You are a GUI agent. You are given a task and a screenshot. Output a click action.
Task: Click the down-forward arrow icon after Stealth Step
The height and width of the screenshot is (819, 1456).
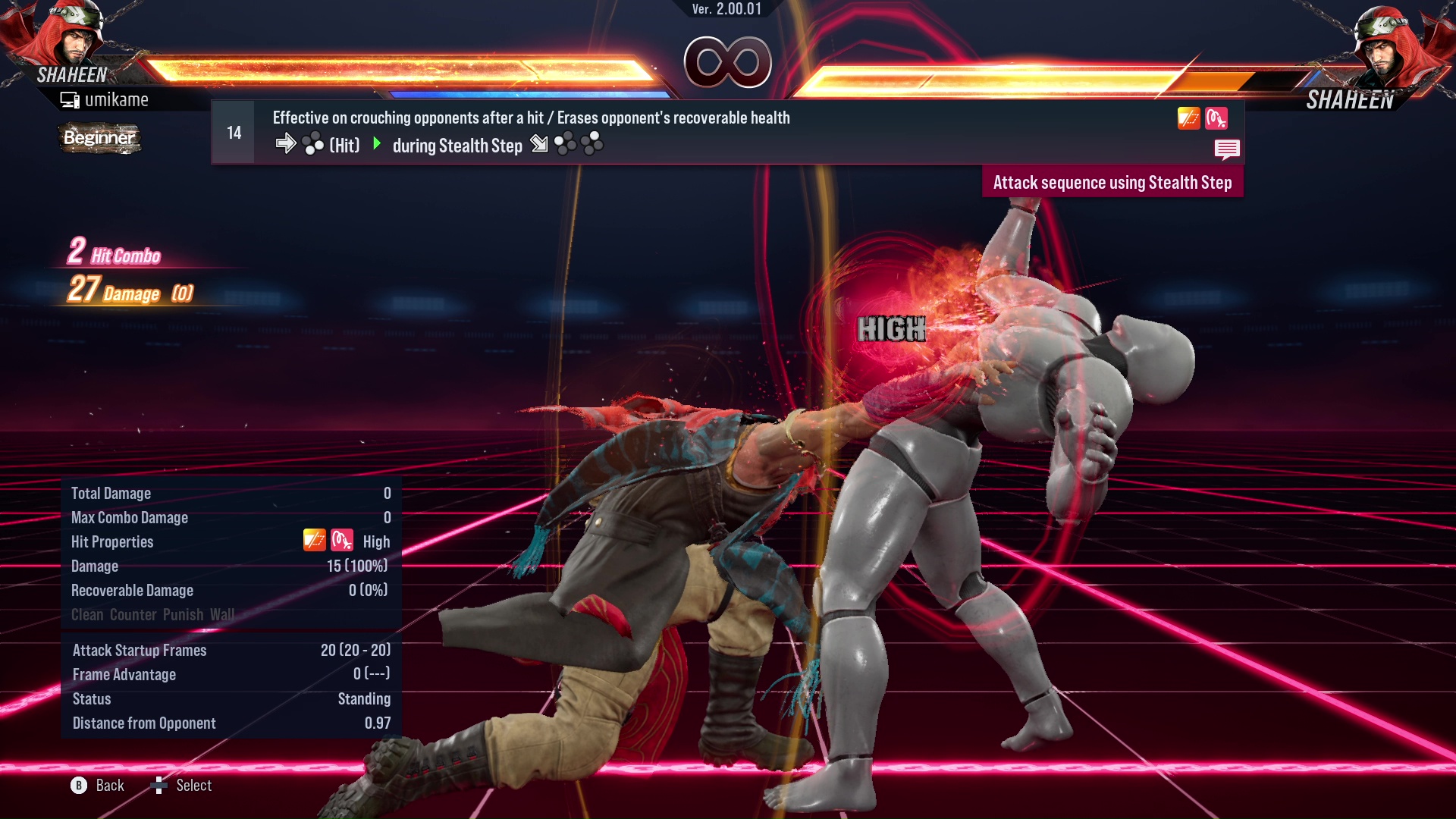pyautogui.click(x=539, y=144)
